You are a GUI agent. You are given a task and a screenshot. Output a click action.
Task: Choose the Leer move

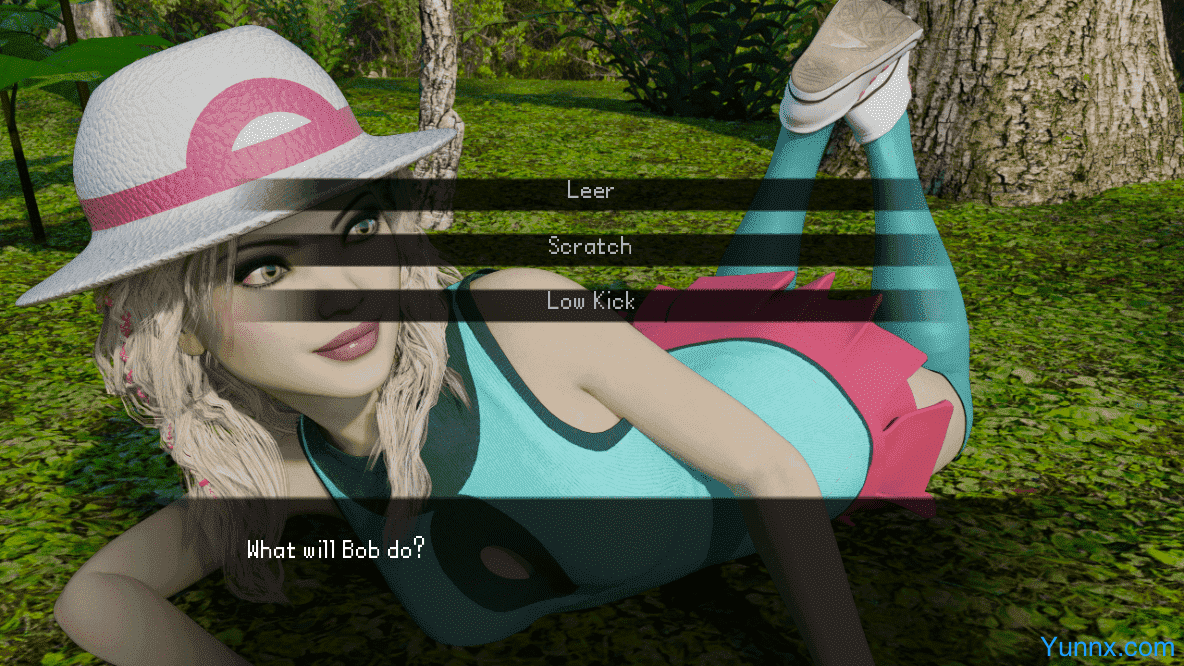[590, 190]
